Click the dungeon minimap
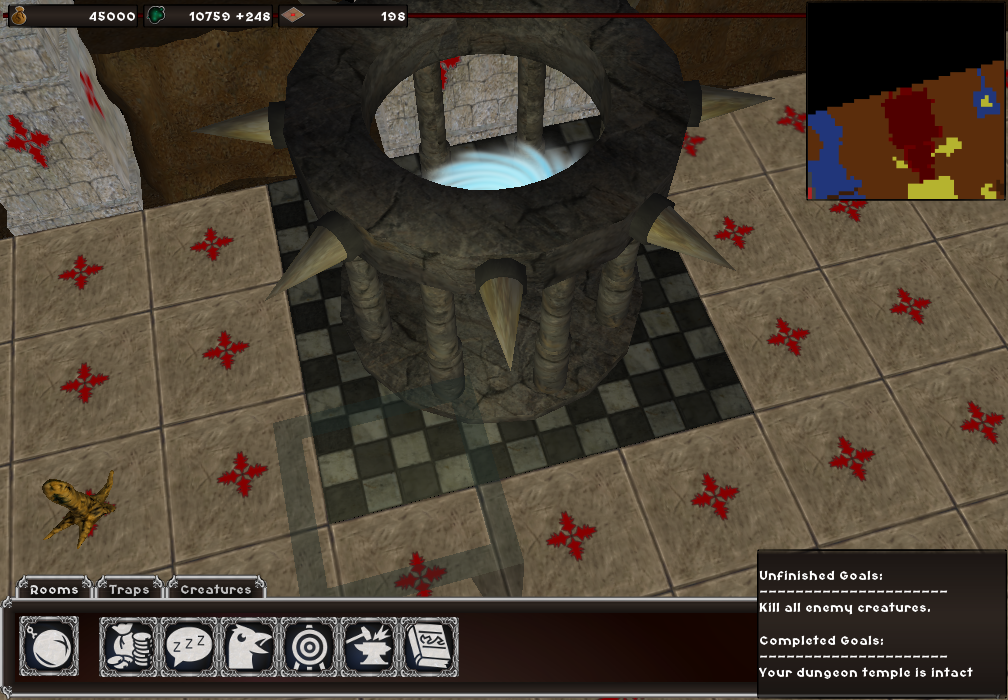This screenshot has height=700, width=1008. pyautogui.click(x=905, y=100)
